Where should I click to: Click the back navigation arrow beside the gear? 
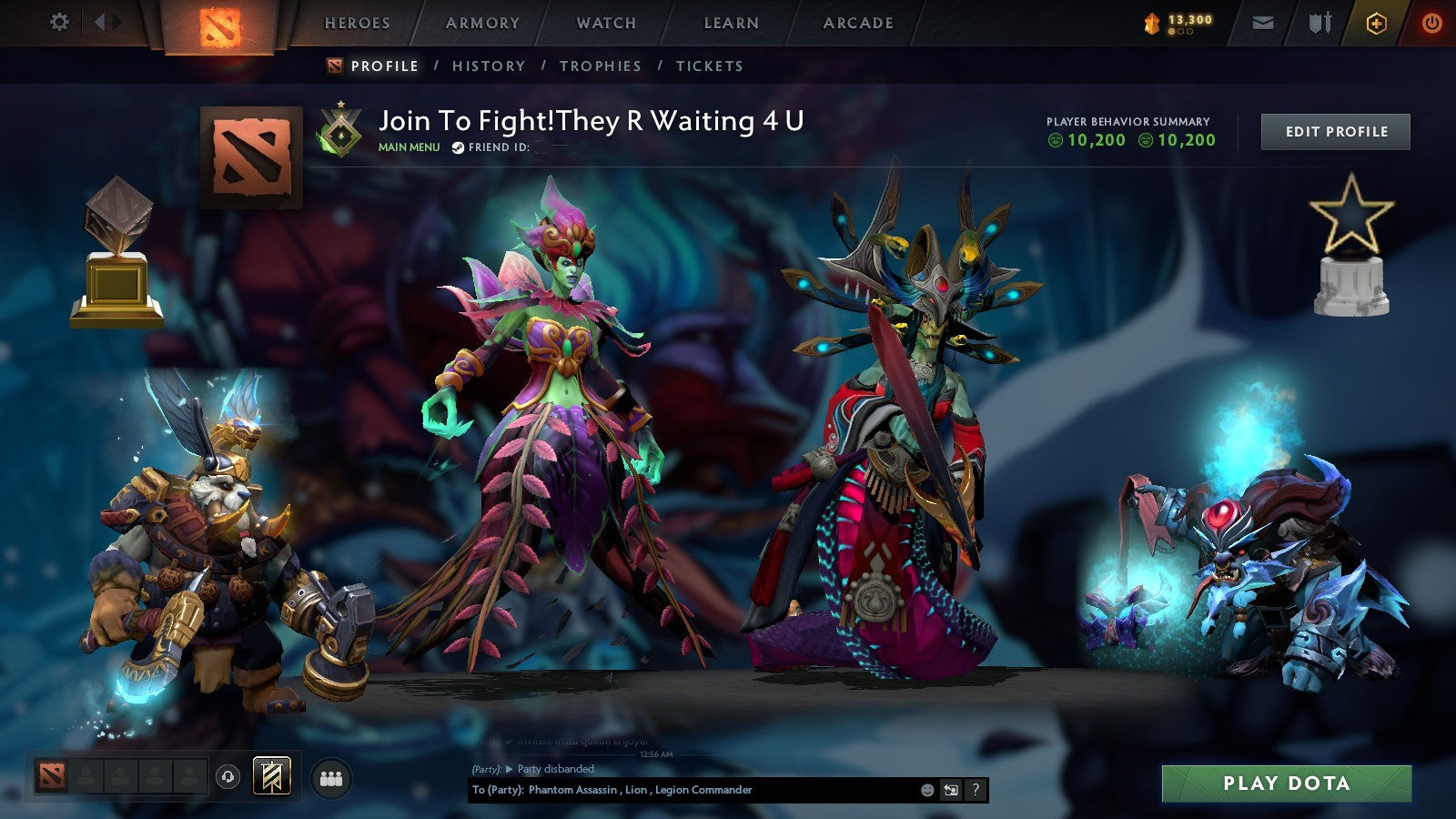(98, 20)
